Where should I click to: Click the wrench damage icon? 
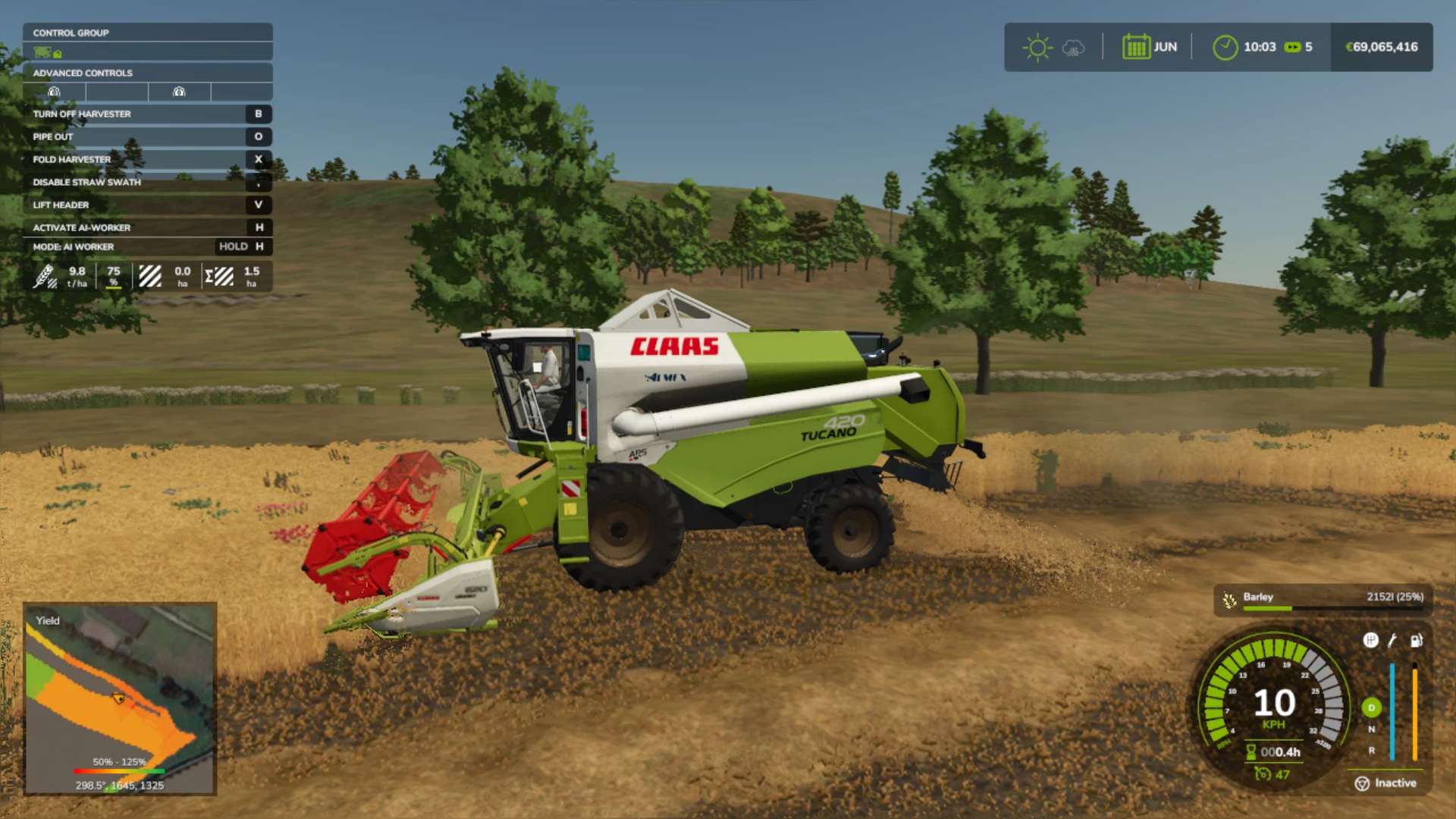(1392, 641)
